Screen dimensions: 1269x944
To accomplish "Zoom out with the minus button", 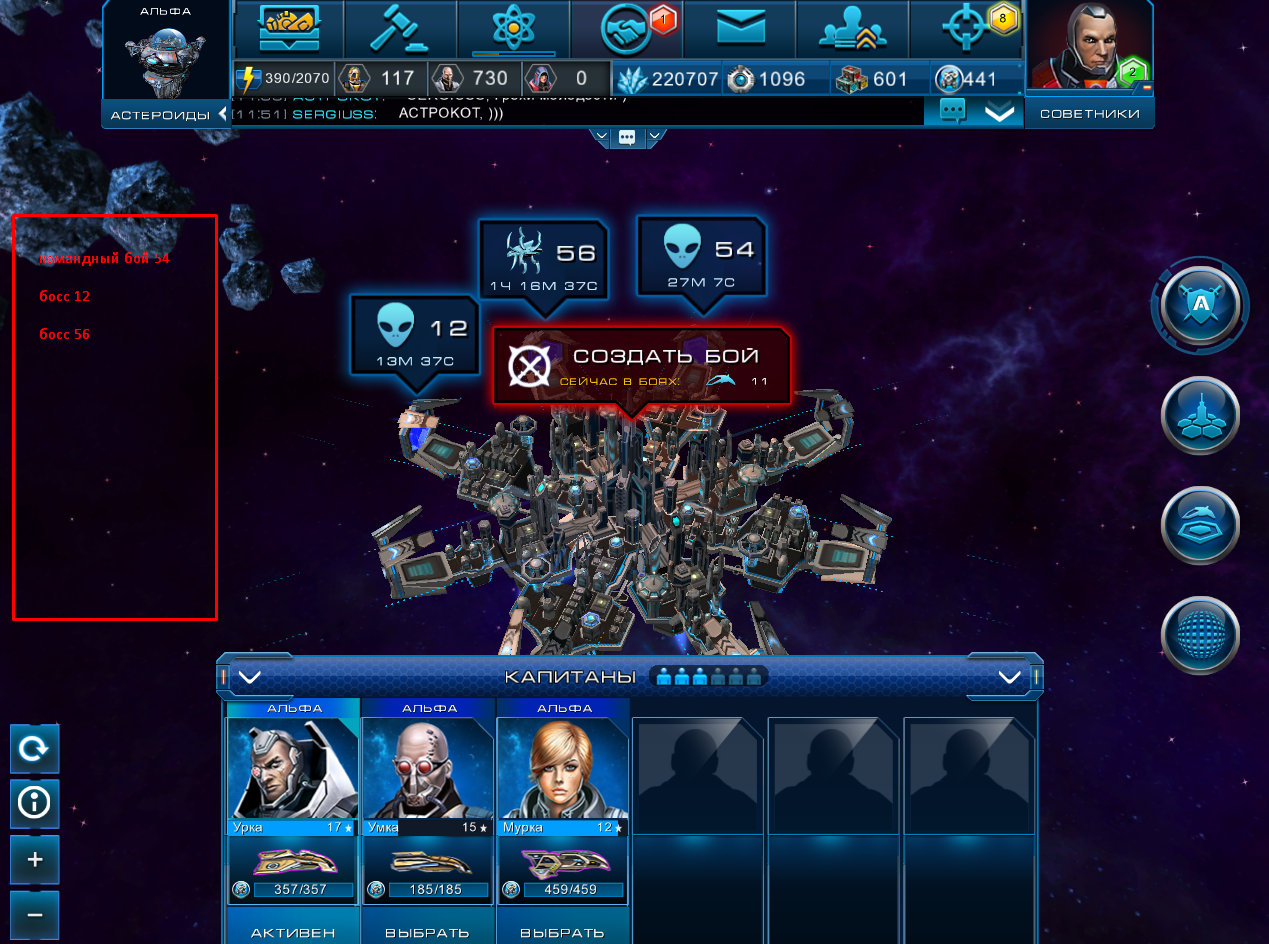I will pyautogui.click(x=35, y=914).
